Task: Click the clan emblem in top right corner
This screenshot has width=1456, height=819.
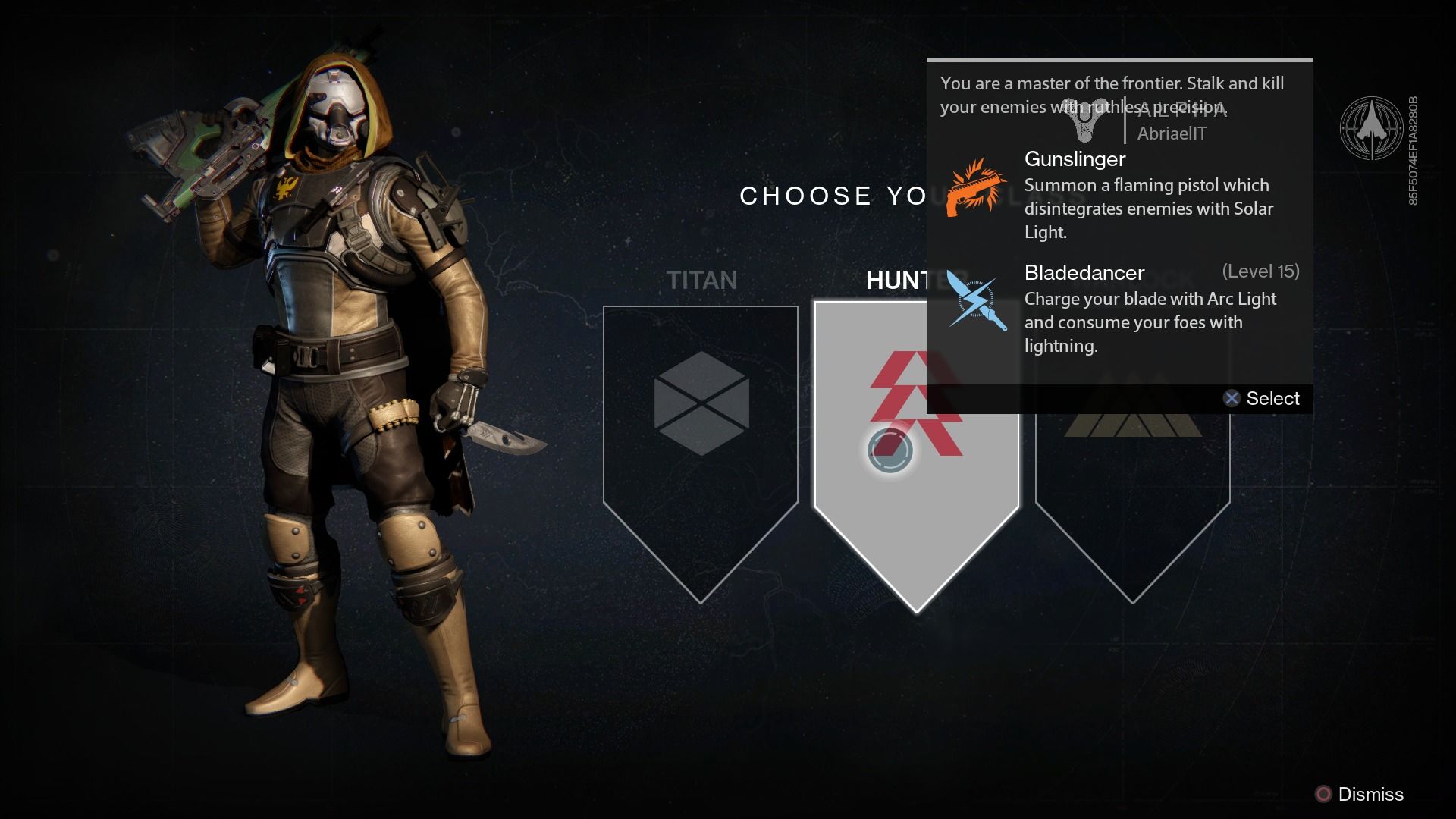Action: (x=1374, y=130)
